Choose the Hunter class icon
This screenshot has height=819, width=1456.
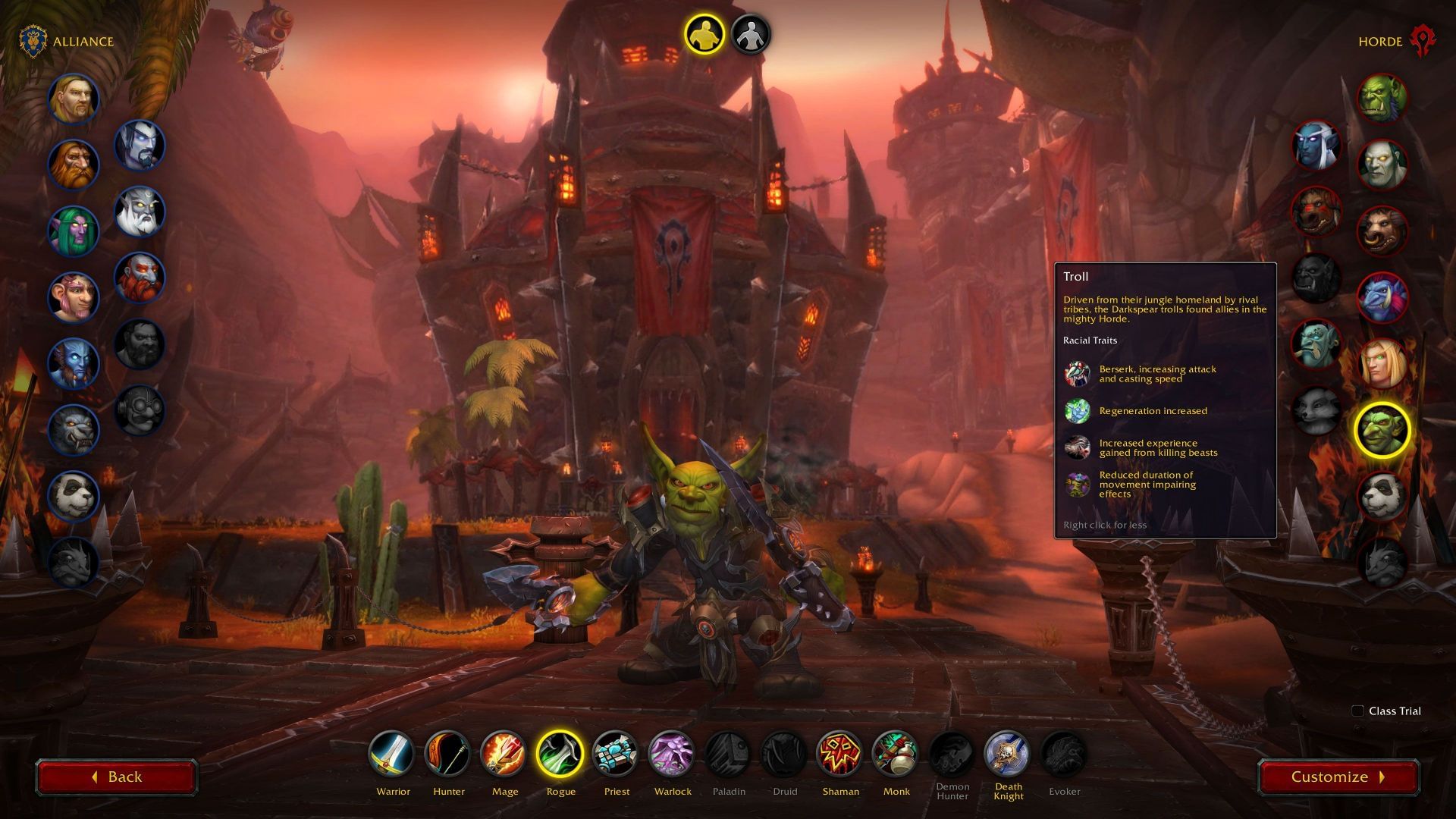tap(448, 755)
